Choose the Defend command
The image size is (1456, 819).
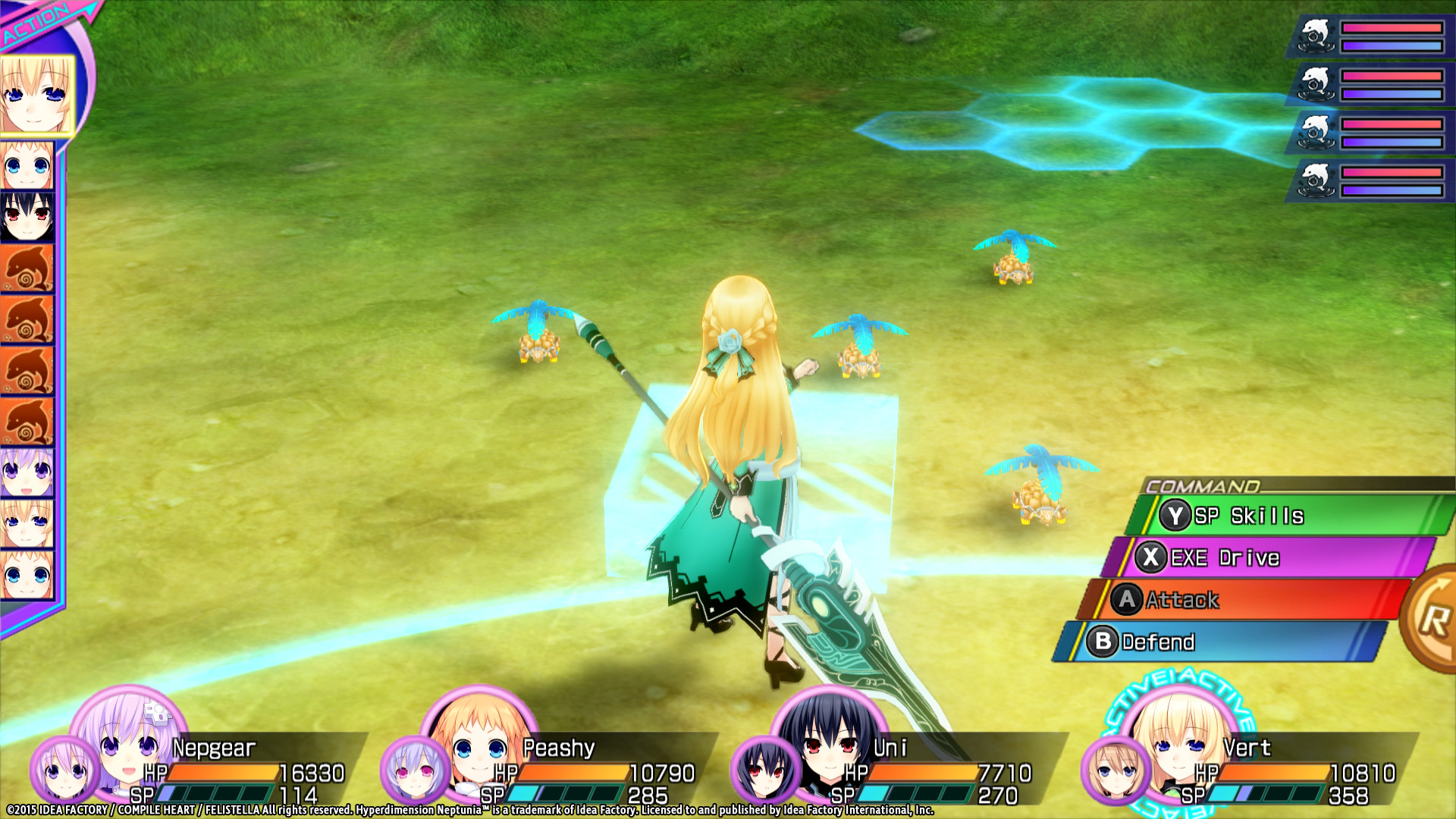(x=1221, y=642)
